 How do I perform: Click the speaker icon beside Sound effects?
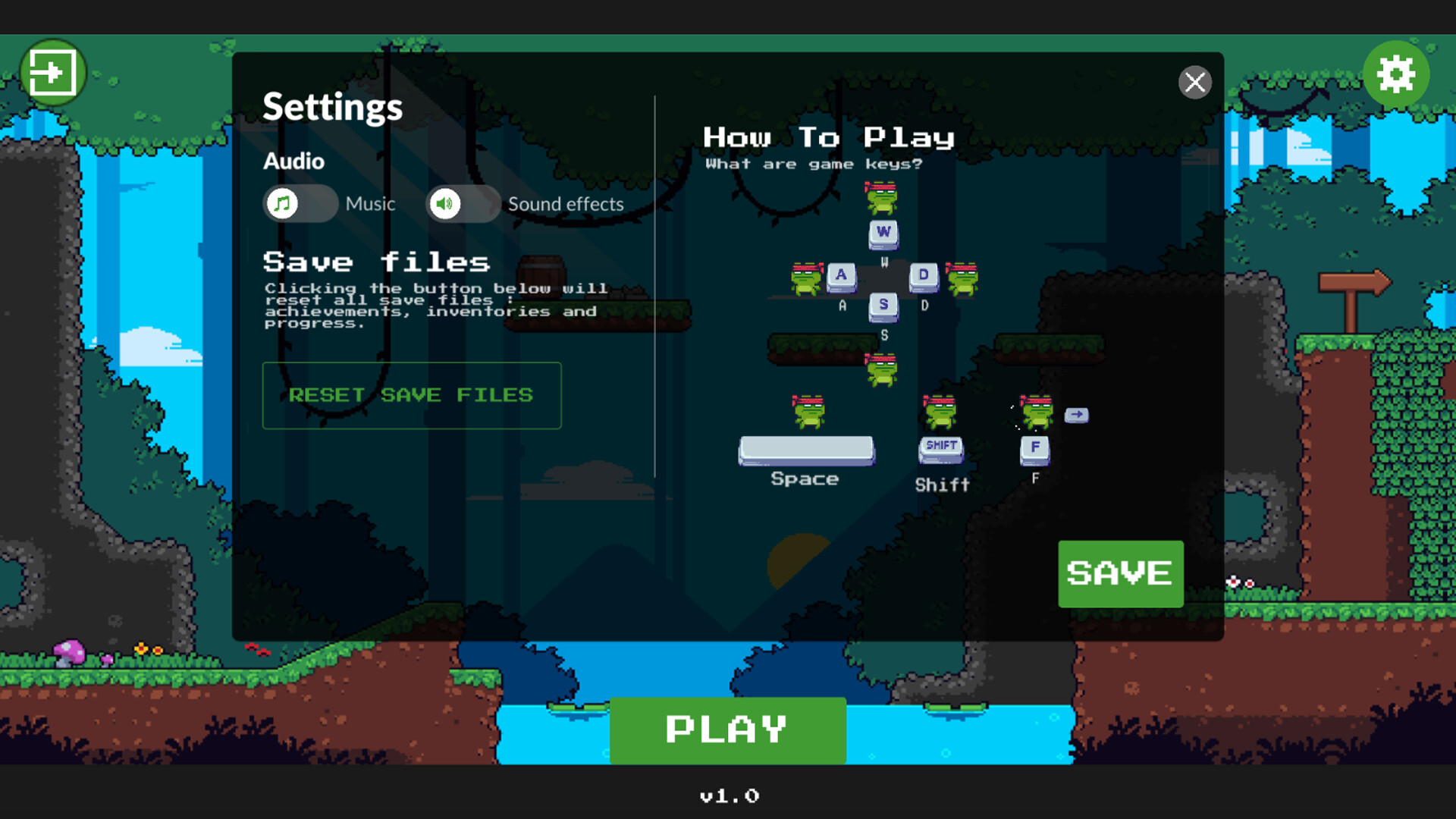tap(446, 203)
